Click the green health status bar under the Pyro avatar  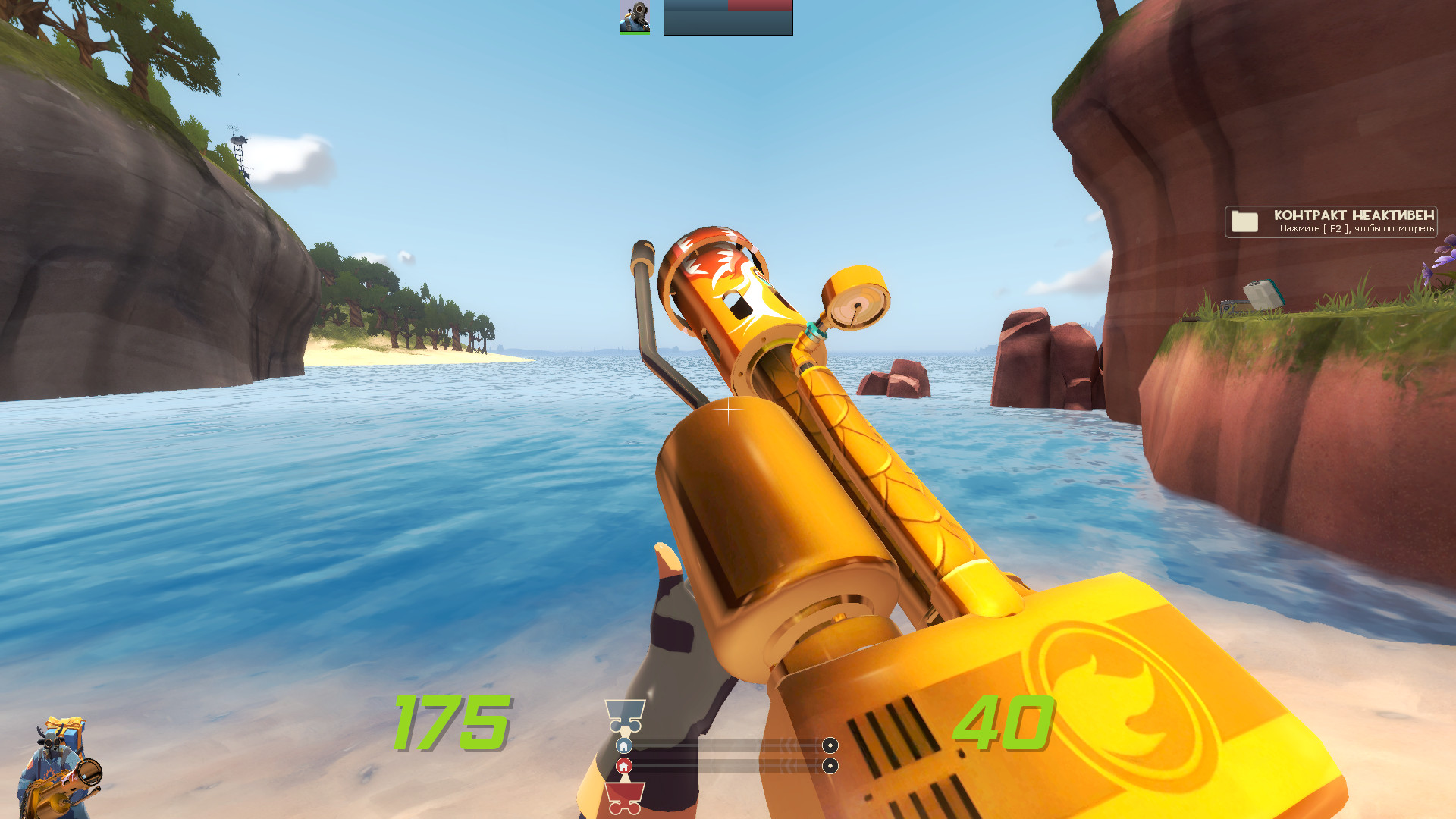pos(634,33)
